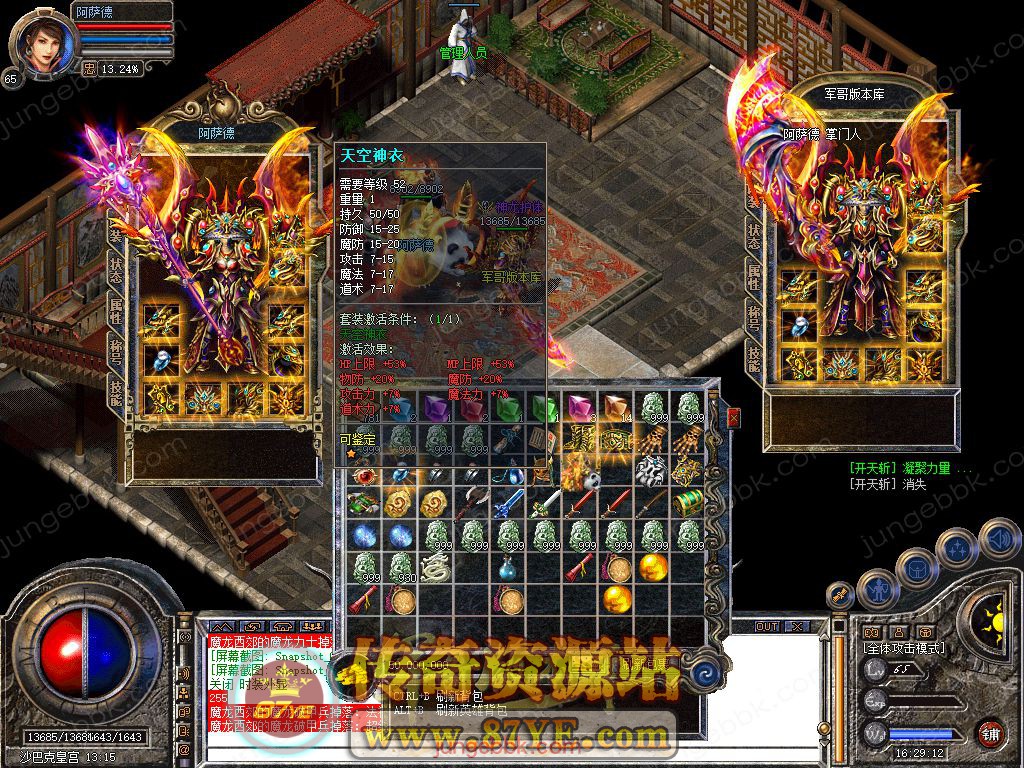Screen dimensions: 1024x768
Task: Close the inventory bag with the red X
Action: pyautogui.click(x=734, y=417)
